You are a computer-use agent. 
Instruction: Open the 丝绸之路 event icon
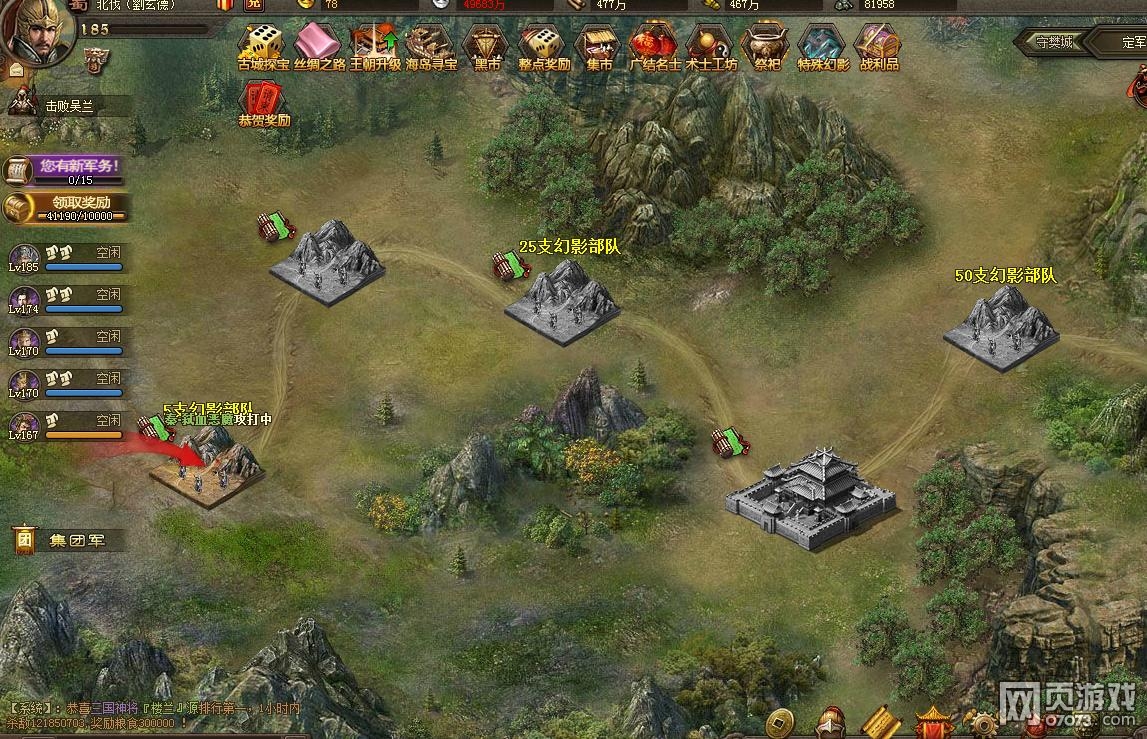[x=319, y=45]
